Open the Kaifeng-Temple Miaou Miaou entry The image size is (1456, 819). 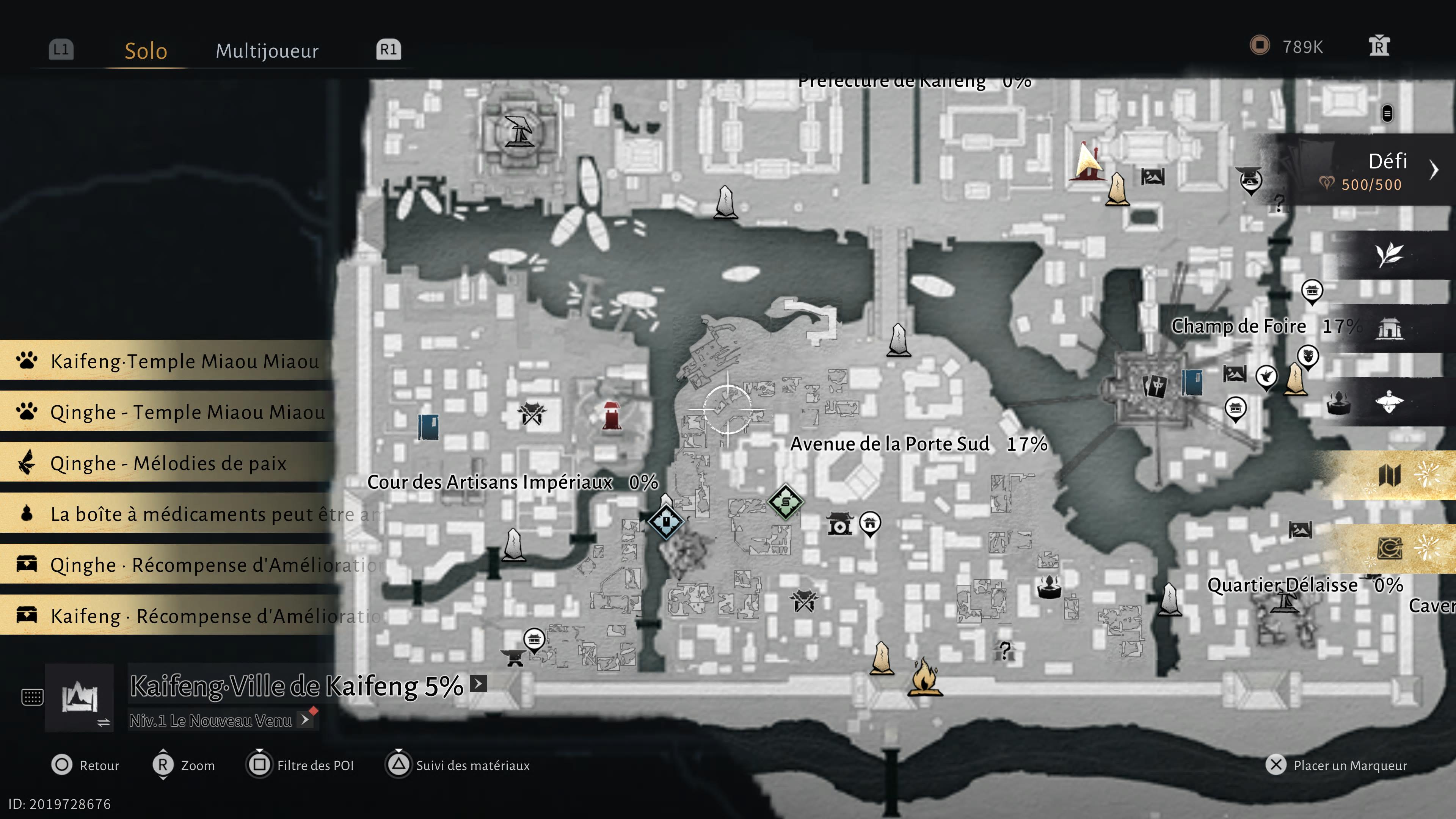pyautogui.click(x=169, y=361)
